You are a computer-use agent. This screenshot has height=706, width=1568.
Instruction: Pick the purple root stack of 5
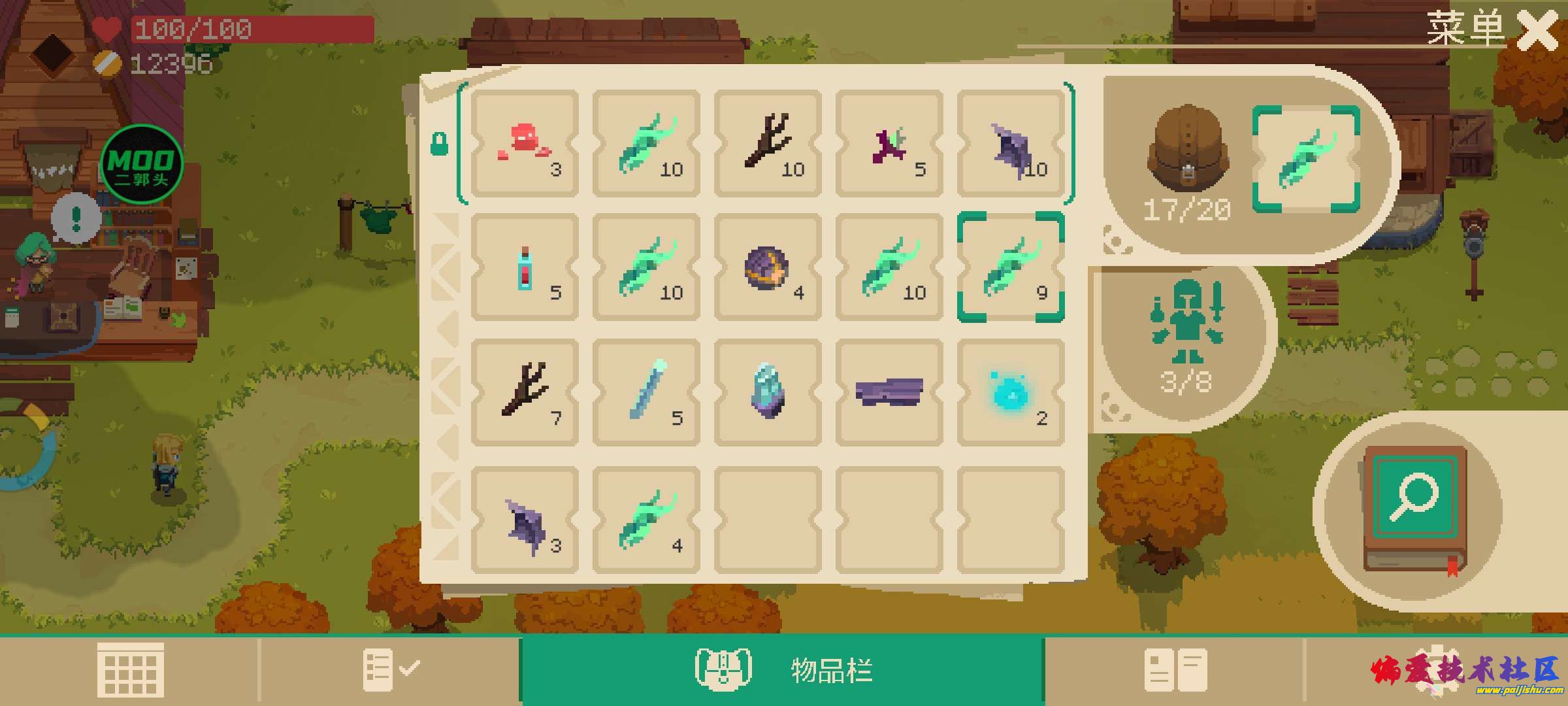(889, 144)
